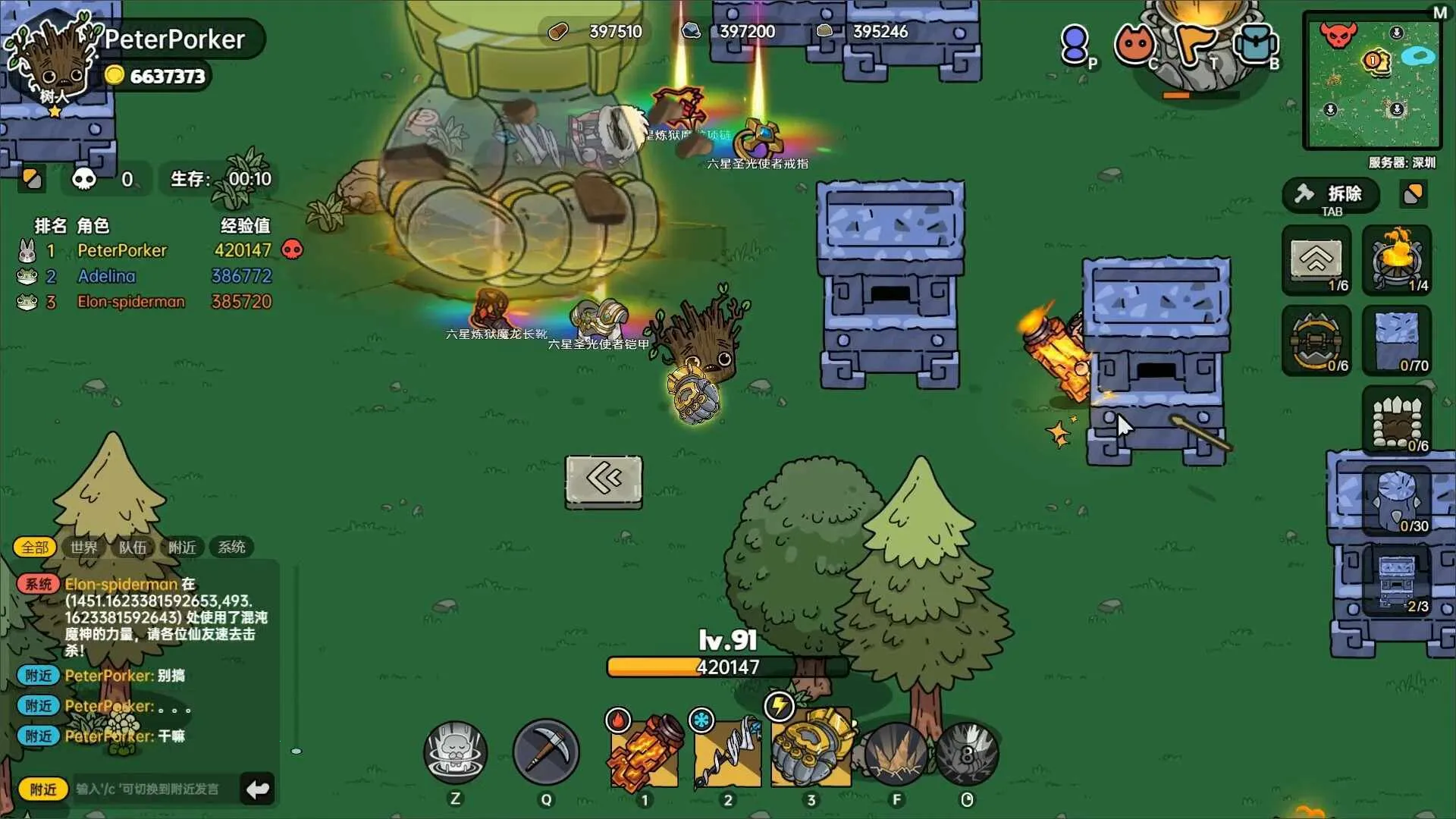Open the player info panel icon labeled P
Screen dimensions: 1456x819
pyautogui.click(x=1075, y=43)
